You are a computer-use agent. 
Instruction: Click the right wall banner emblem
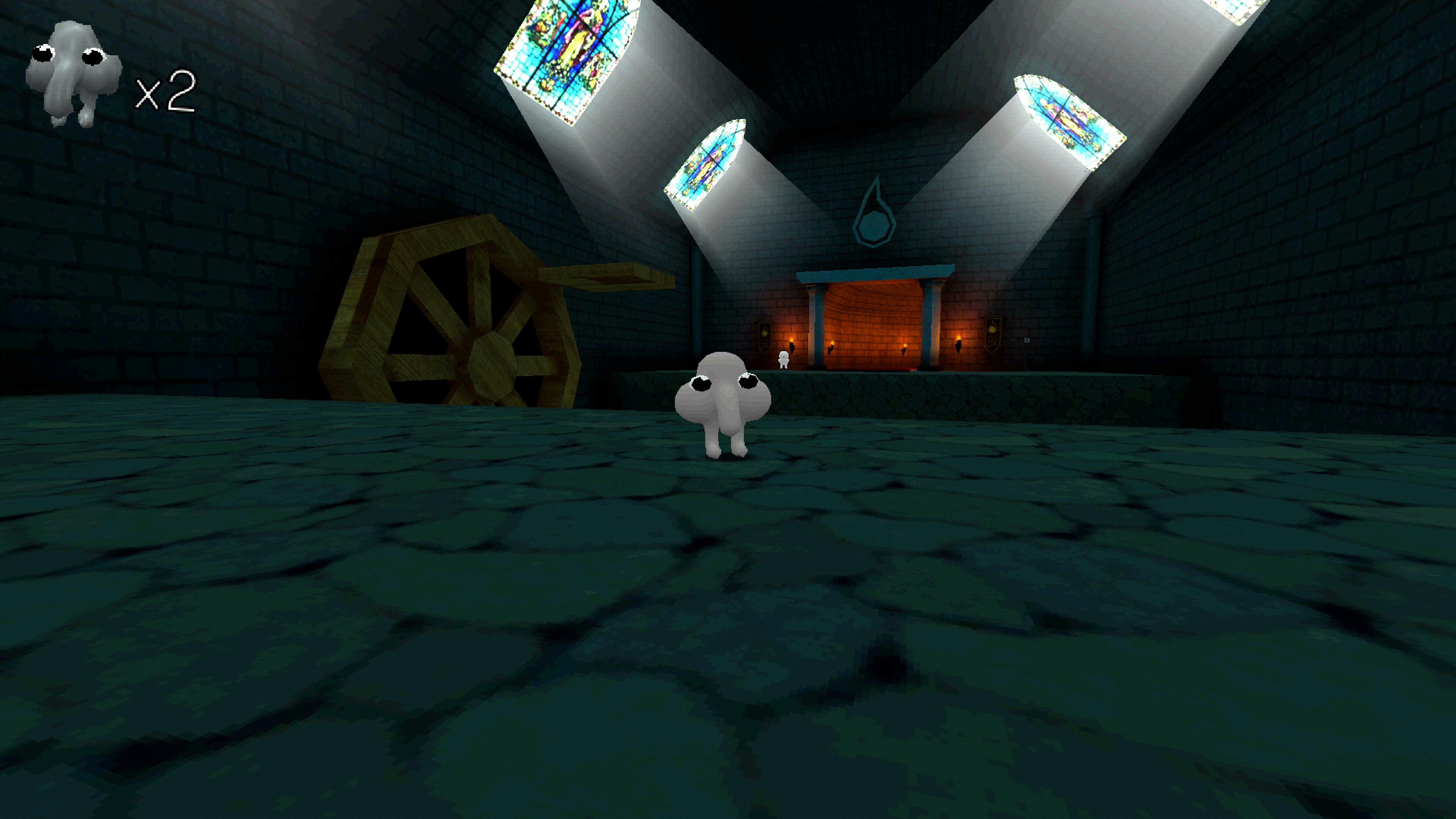(993, 334)
